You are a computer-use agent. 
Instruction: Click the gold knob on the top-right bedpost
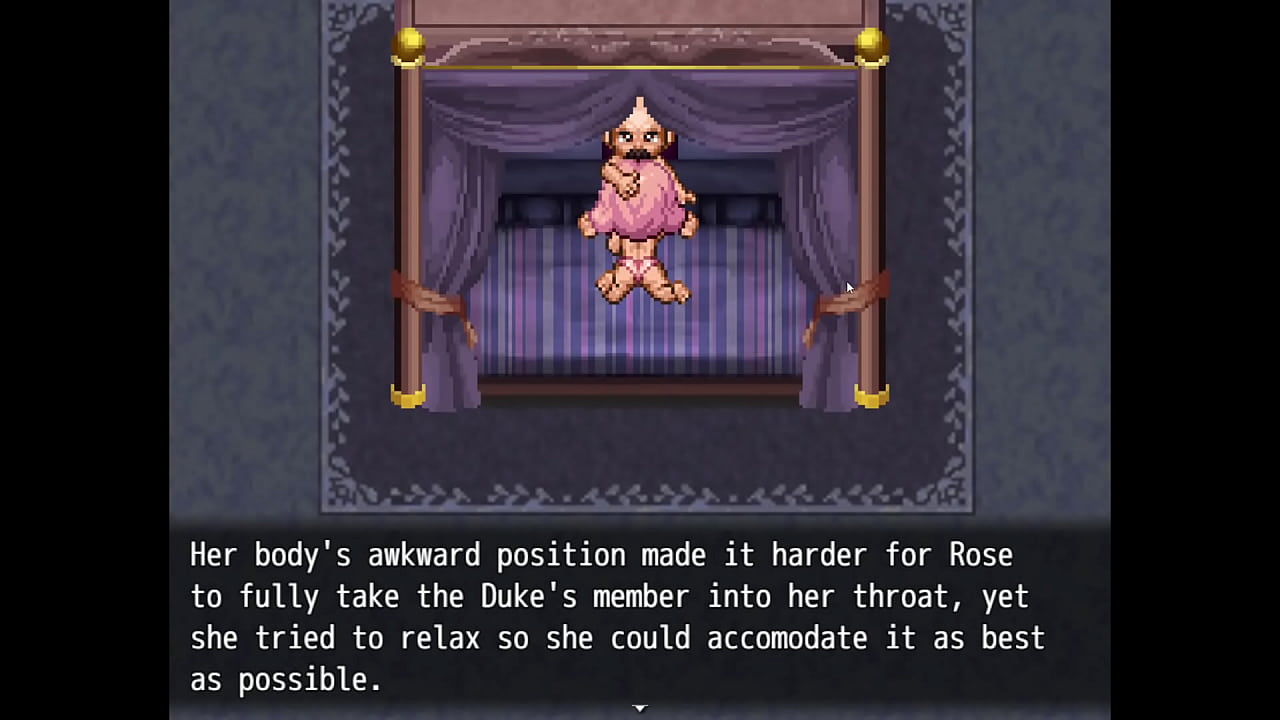(870, 42)
